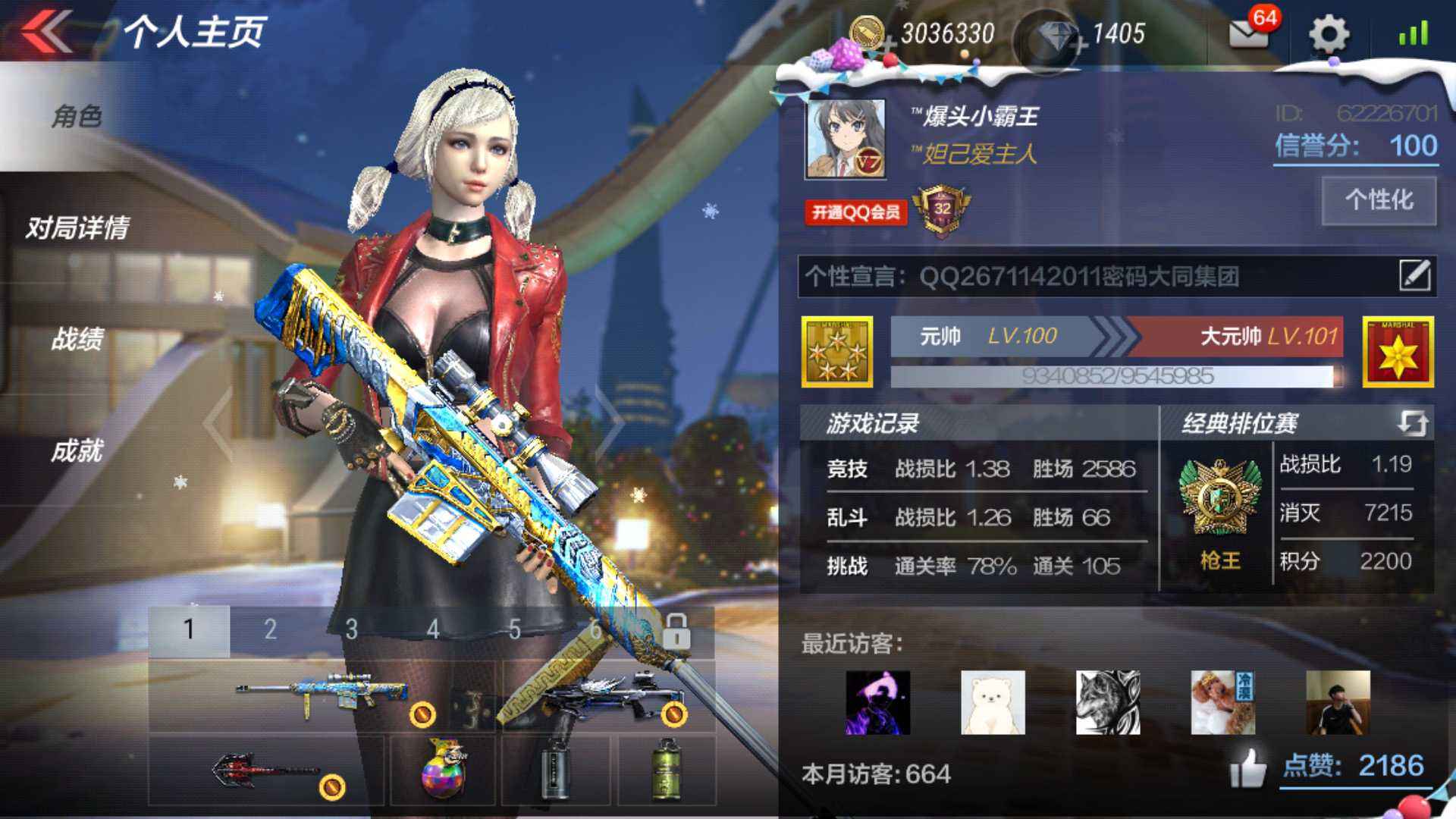Open the 对局详情 tab

[x=77, y=227]
